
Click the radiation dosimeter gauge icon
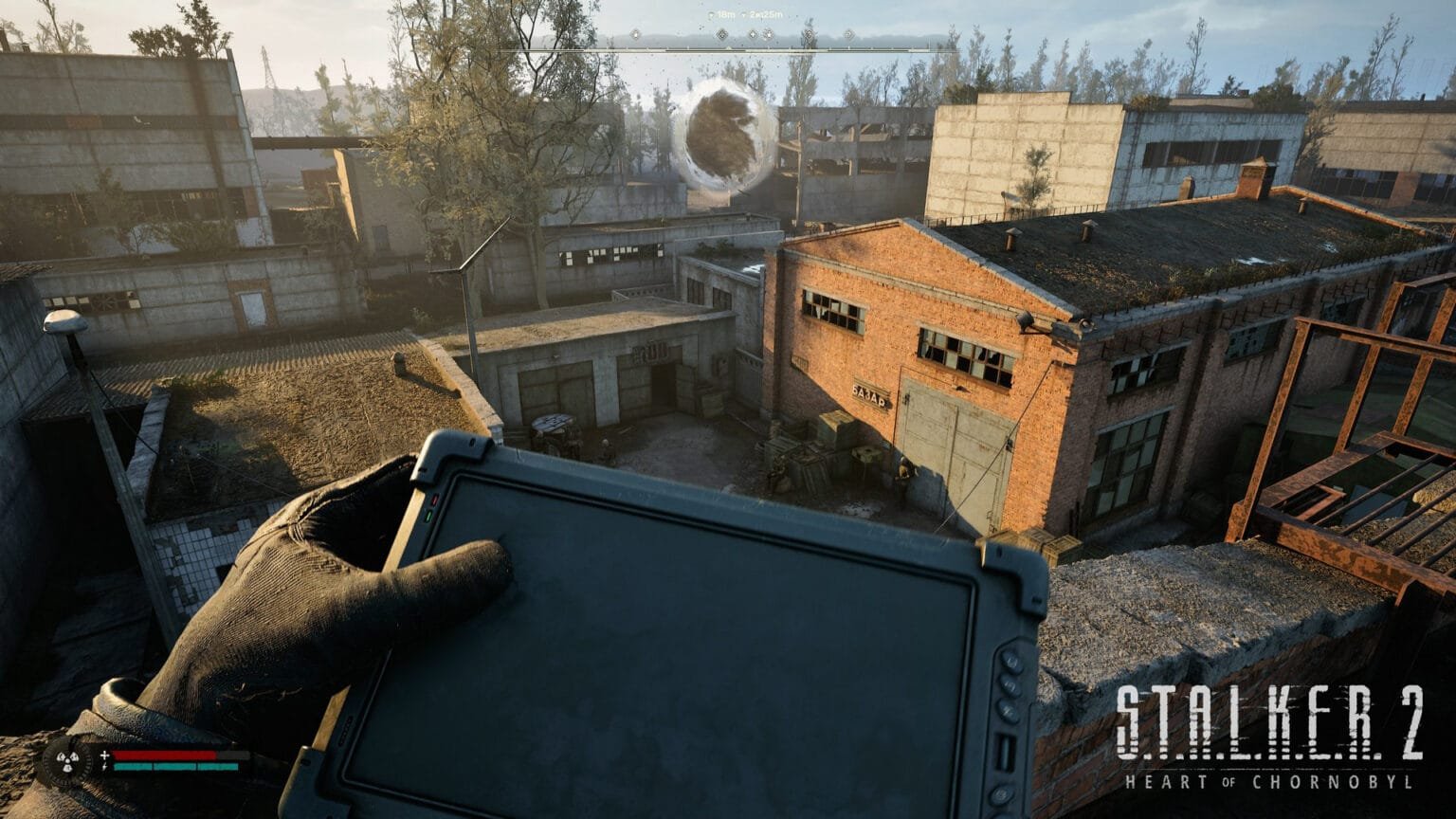67,759
